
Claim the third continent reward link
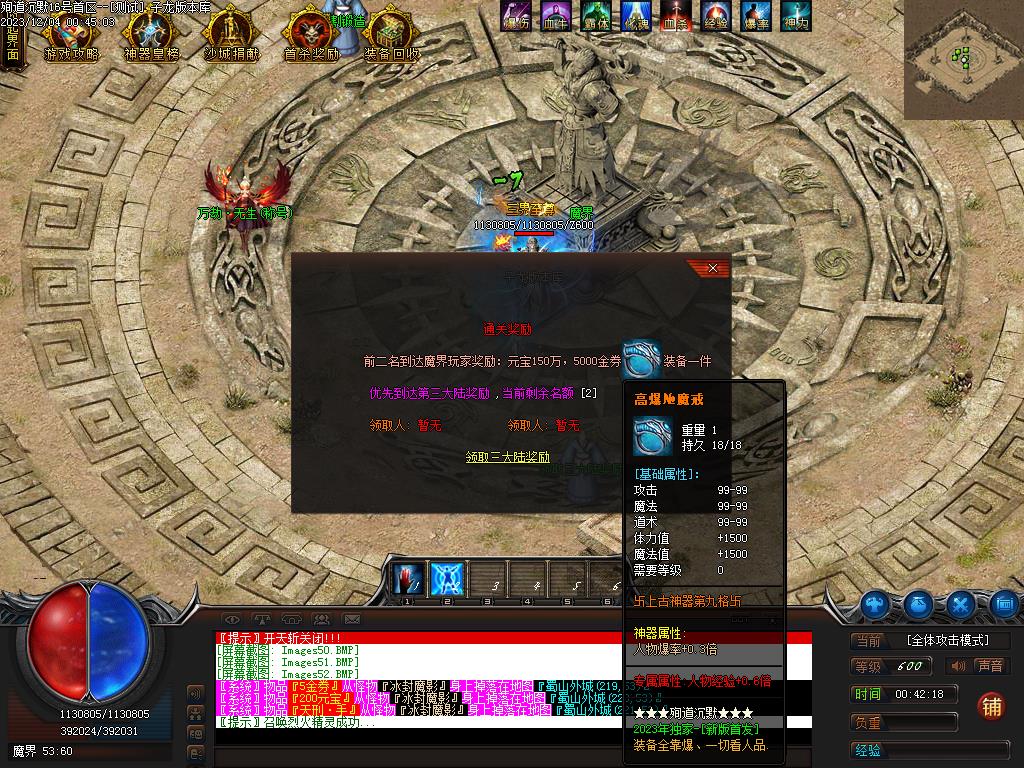pyautogui.click(x=507, y=457)
